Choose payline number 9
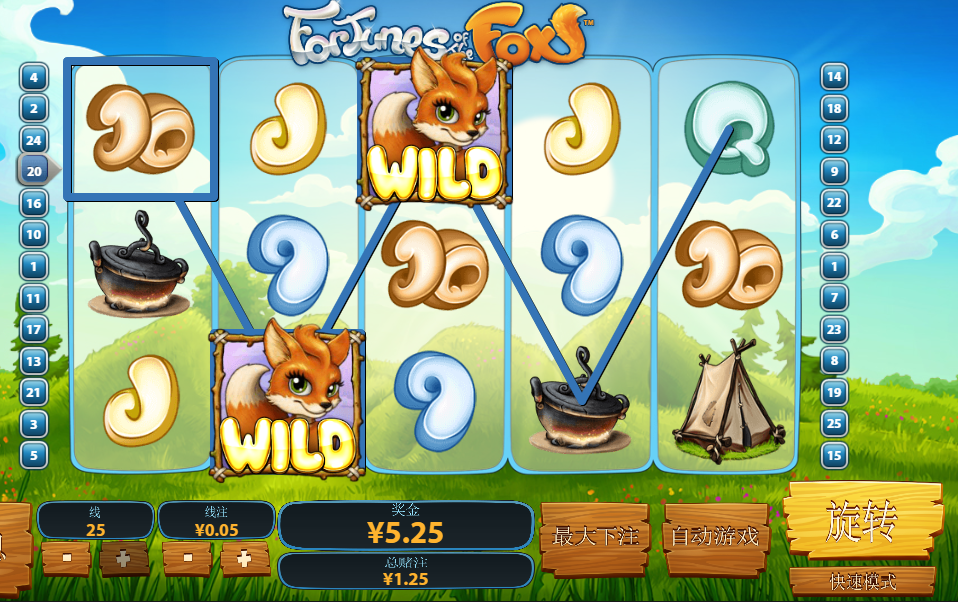 [x=834, y=171]
